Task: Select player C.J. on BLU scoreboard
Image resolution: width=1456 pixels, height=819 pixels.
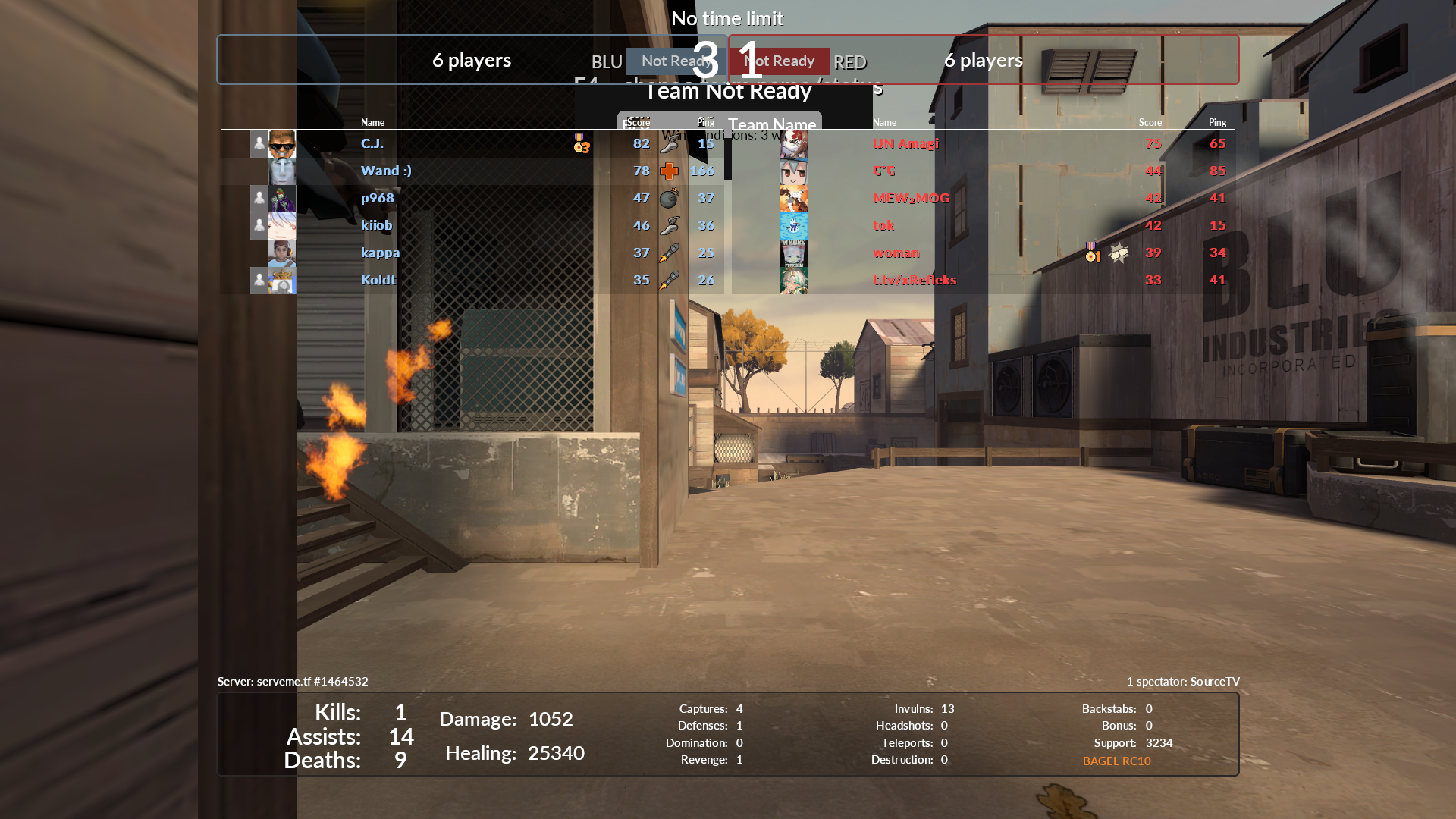Action: pos(372,144)
